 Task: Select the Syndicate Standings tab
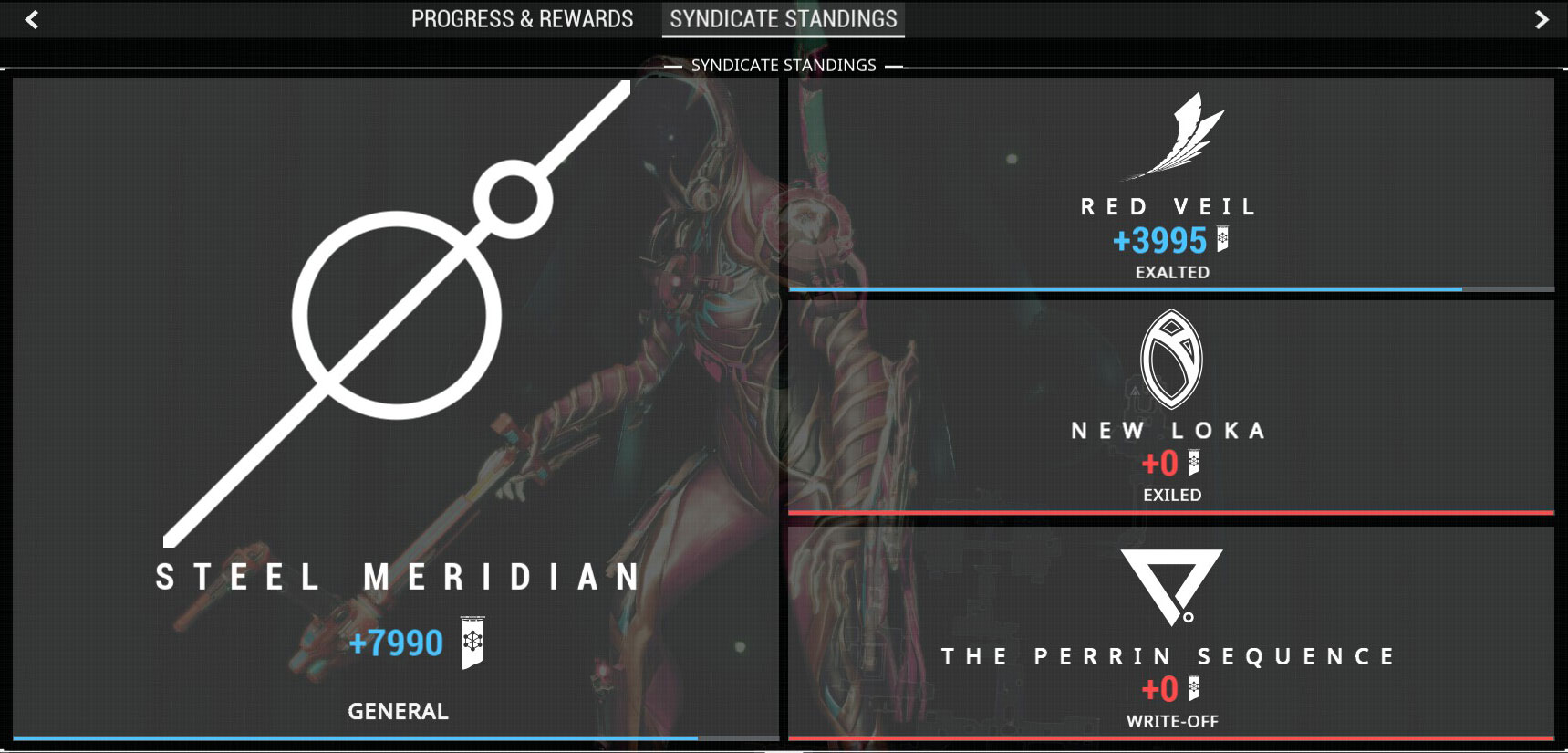click(x=781, y=19)
